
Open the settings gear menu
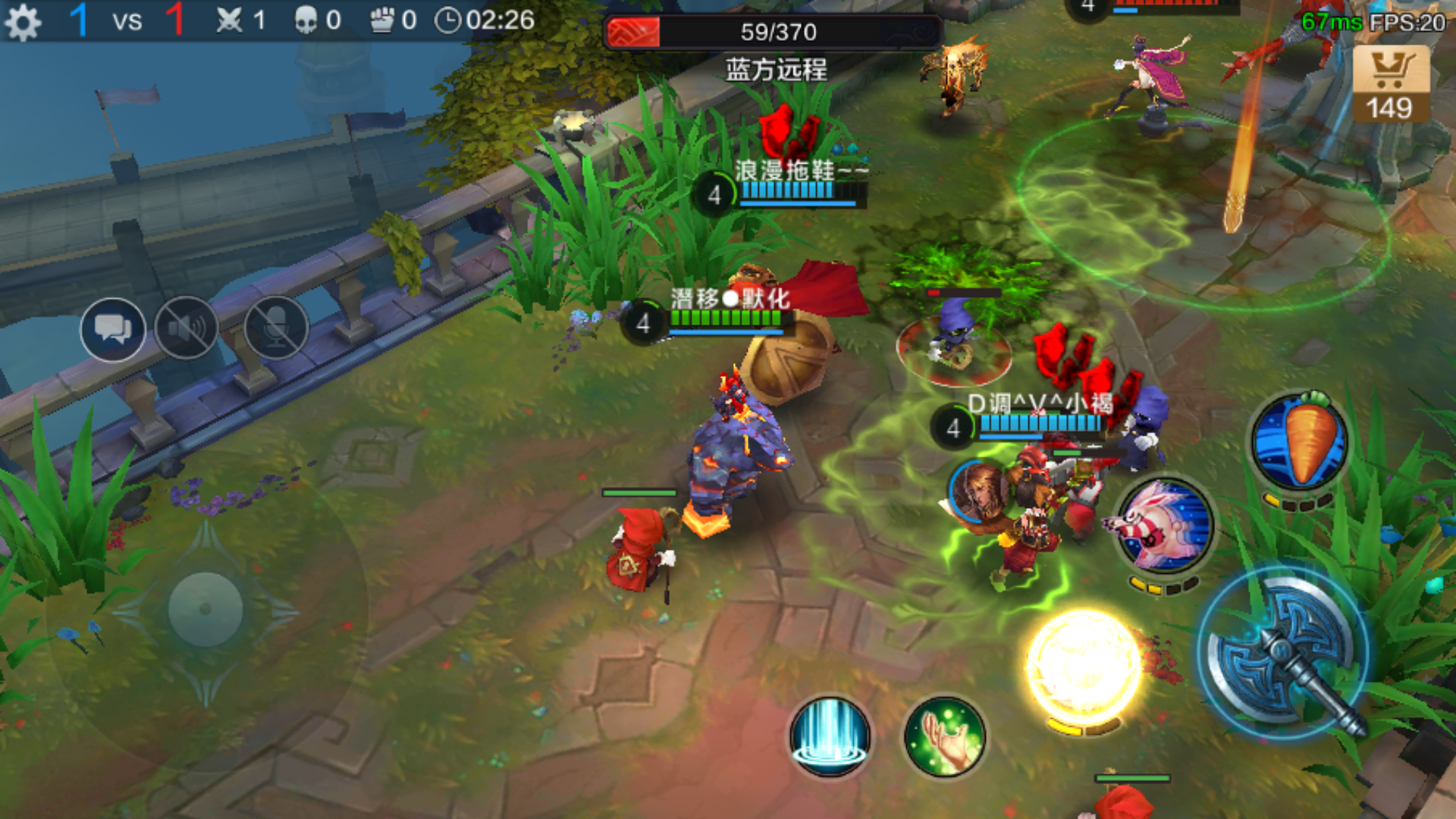pos(23,21)
